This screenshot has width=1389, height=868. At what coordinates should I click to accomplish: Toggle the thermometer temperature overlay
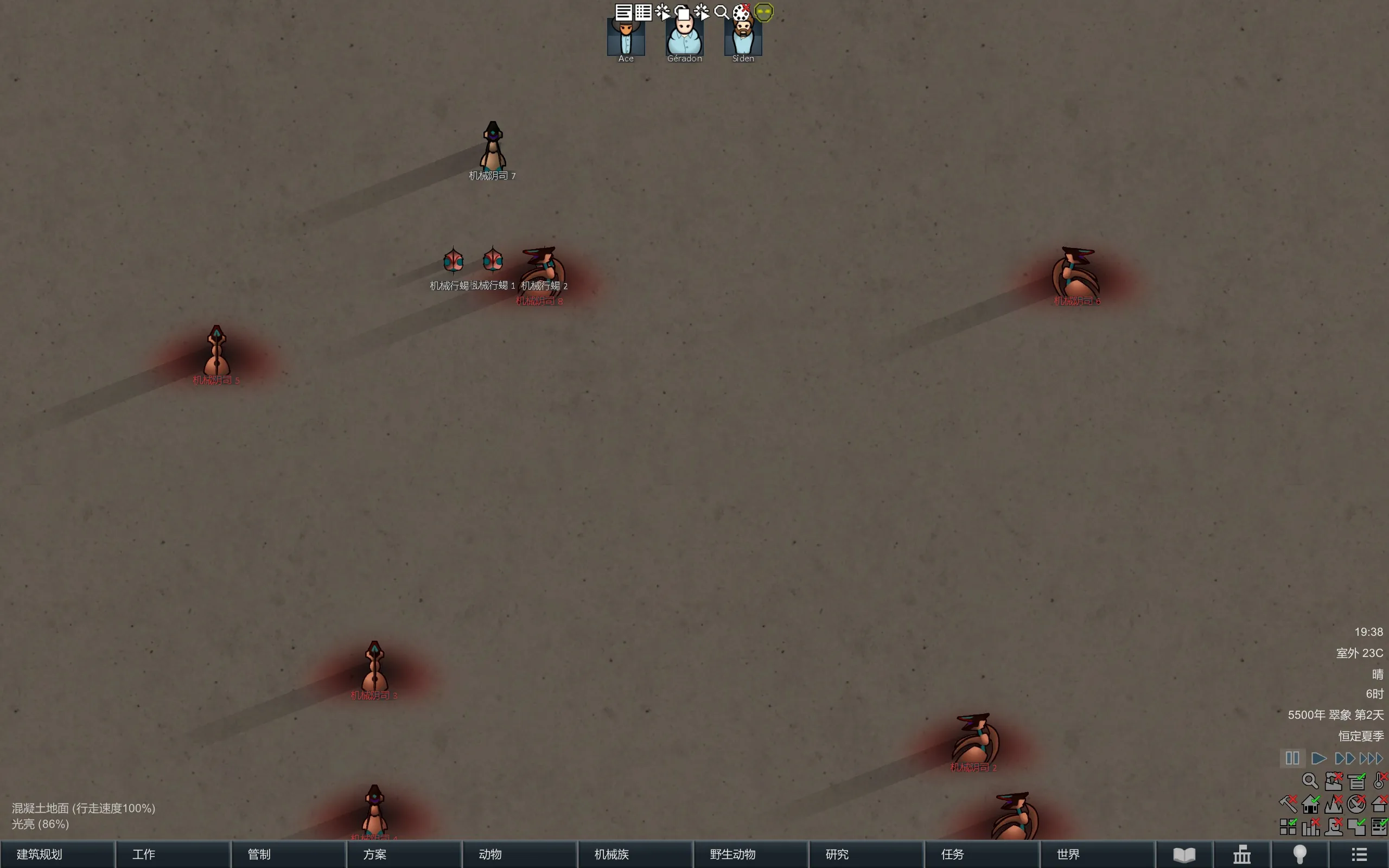tap(1379, 781)
